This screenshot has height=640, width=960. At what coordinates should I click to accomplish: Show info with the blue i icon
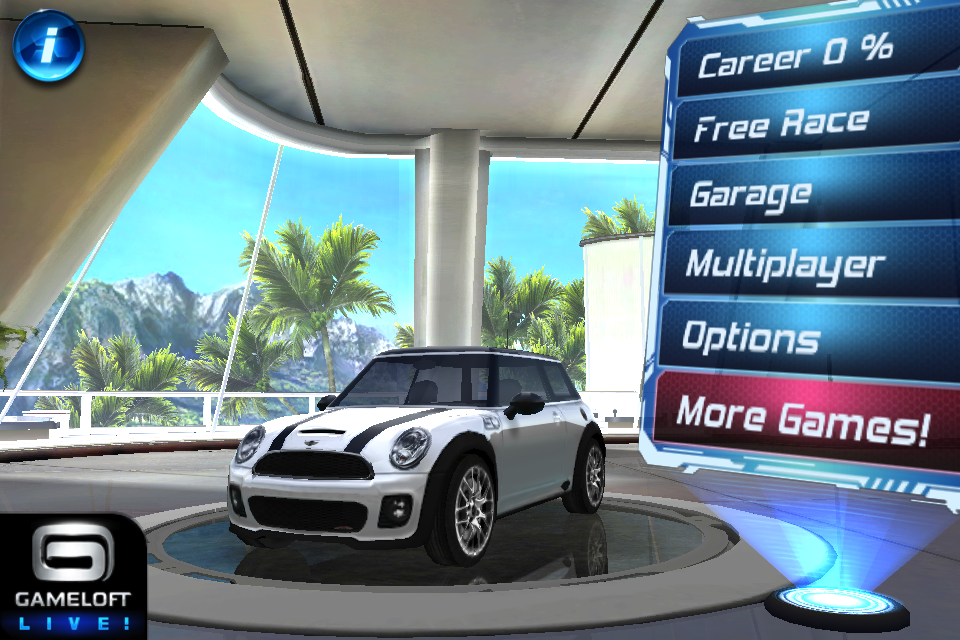point(48,45)
